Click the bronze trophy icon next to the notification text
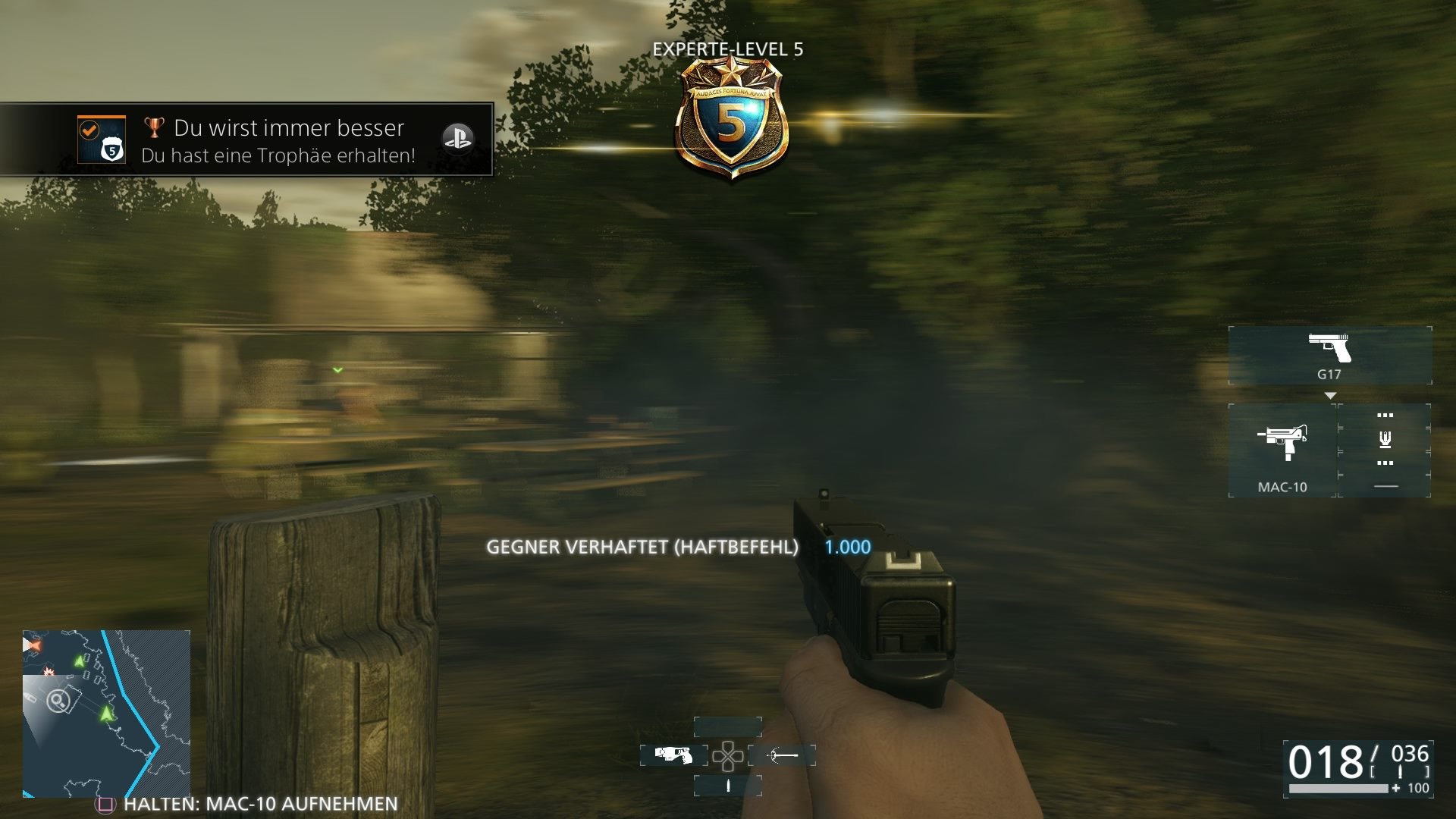The image size is (1456, 819). point(154,127)
